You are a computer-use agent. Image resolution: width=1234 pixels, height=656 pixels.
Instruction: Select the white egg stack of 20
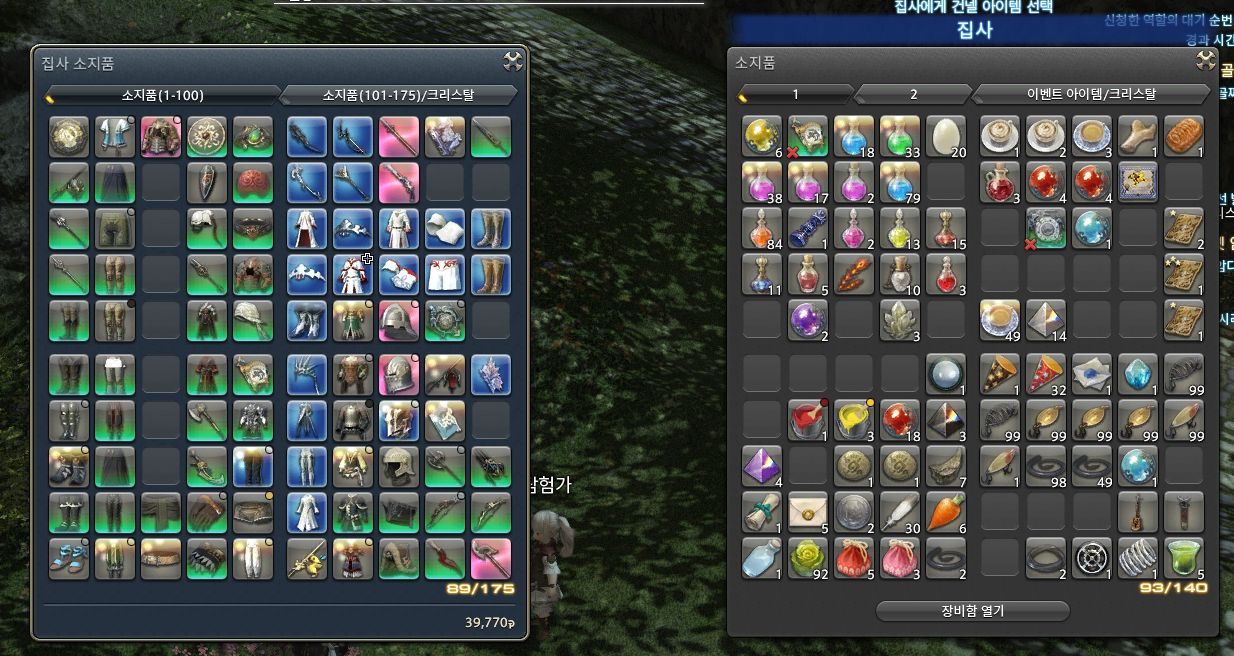945,136
